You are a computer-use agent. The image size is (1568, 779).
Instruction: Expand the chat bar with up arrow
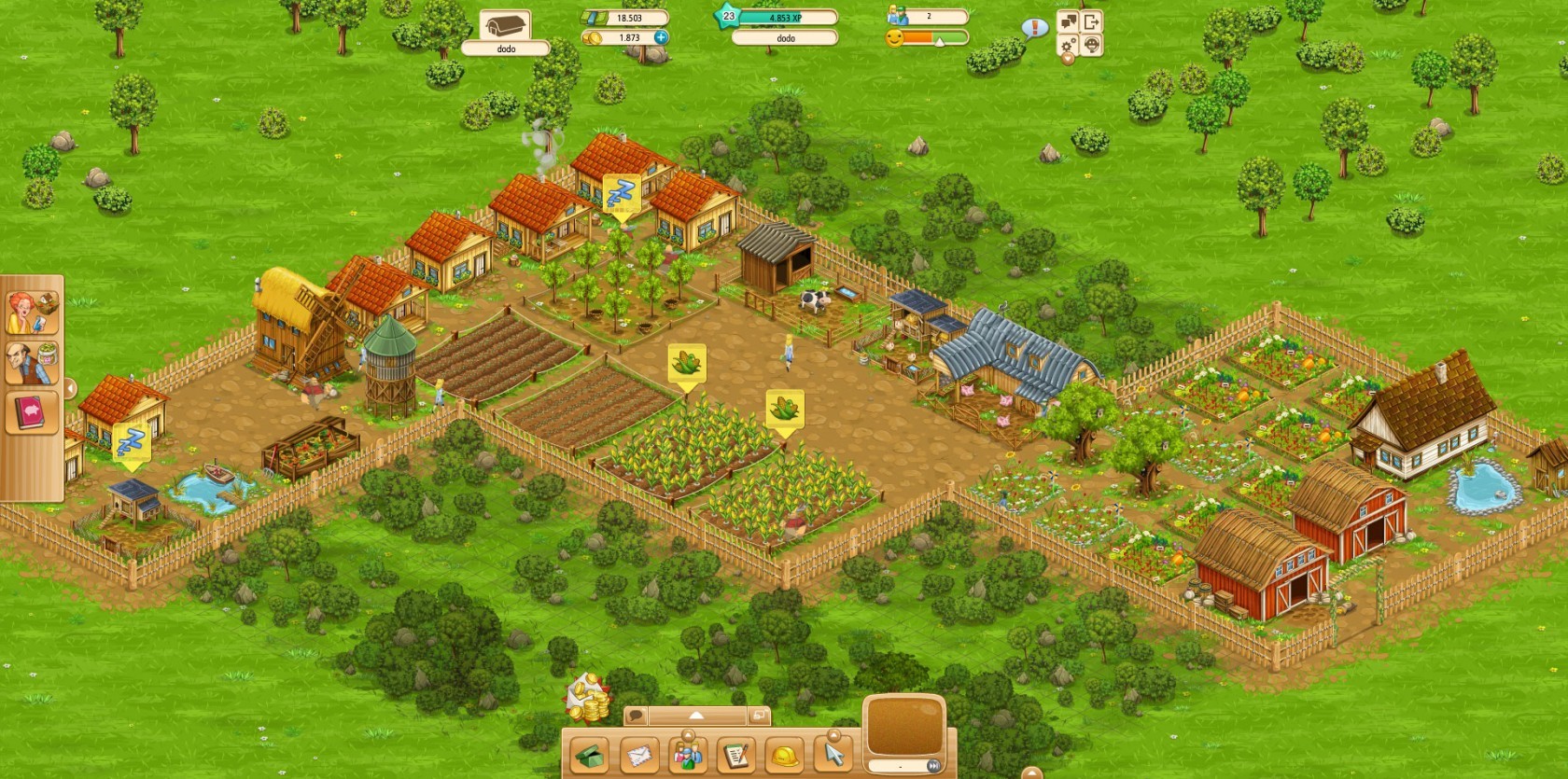(x=696, y=716)
